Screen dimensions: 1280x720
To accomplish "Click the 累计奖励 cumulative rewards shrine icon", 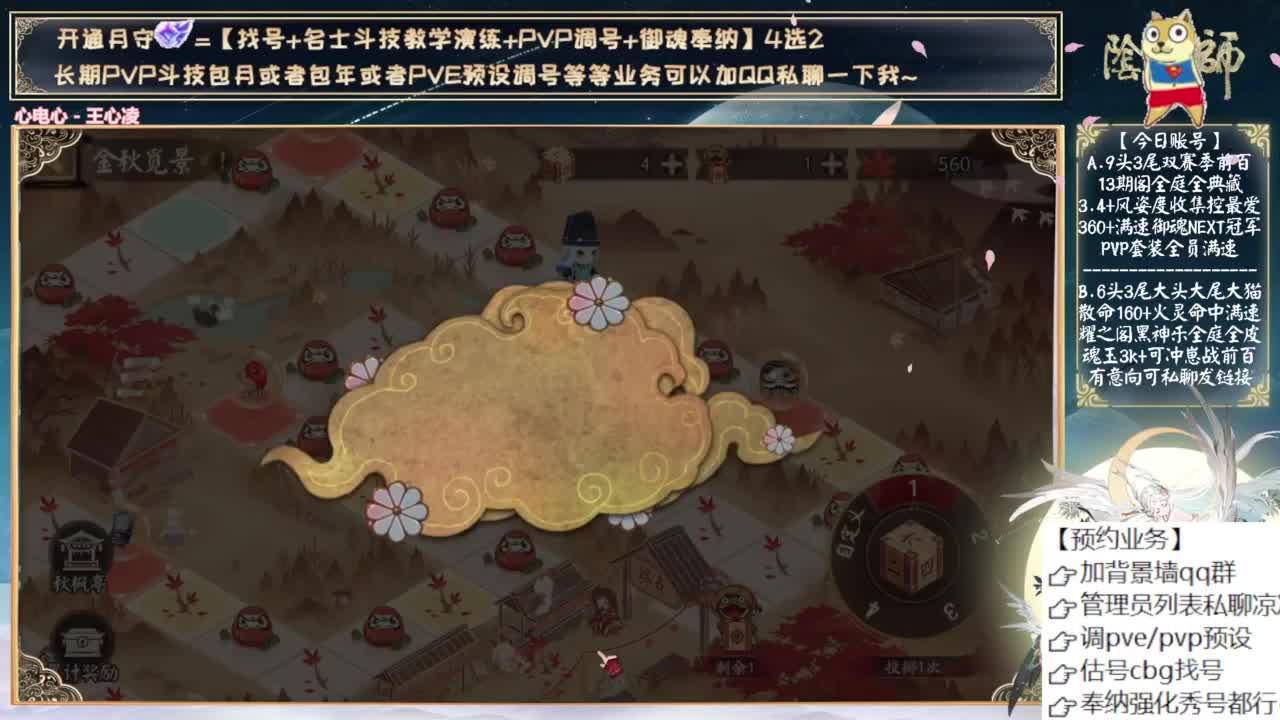I will [x=84, y=642].
